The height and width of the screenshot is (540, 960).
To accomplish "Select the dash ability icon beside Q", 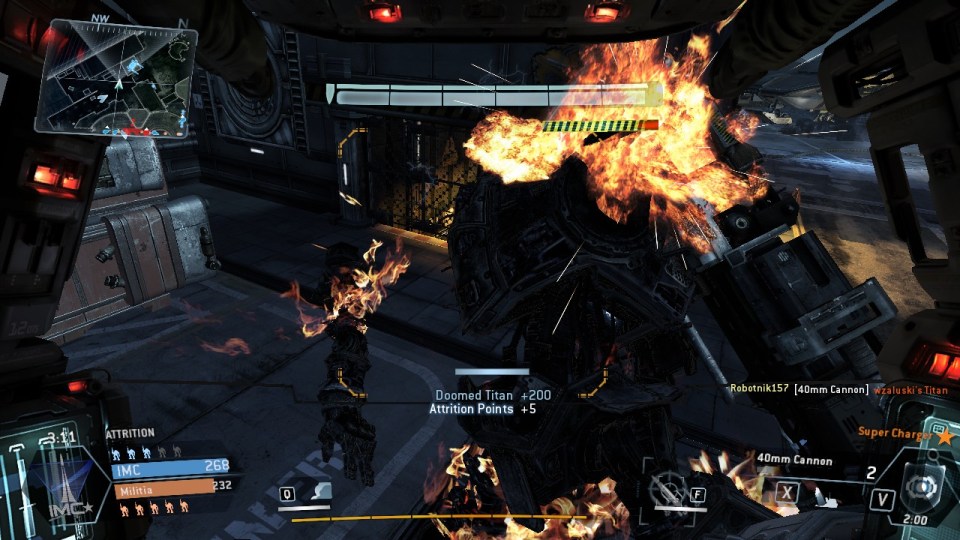I will (x=321, y=491).
